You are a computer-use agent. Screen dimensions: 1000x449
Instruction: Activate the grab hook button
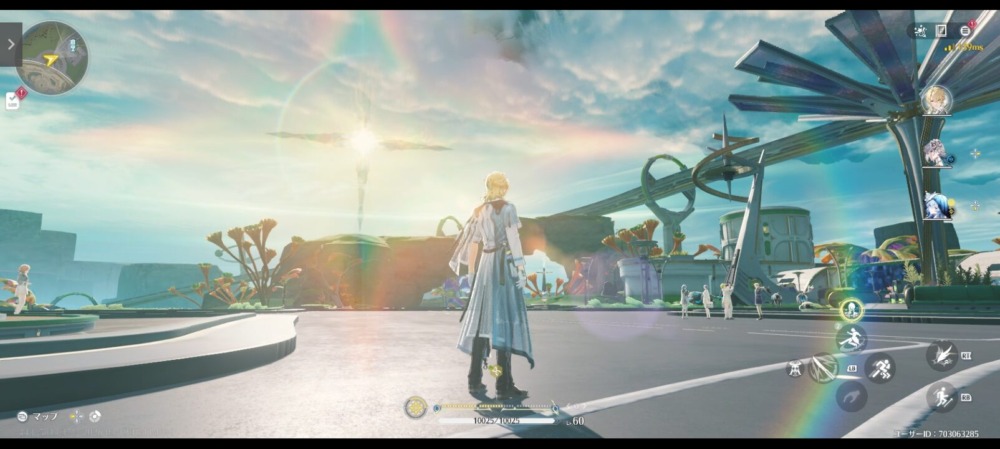(x=851, y=397)
